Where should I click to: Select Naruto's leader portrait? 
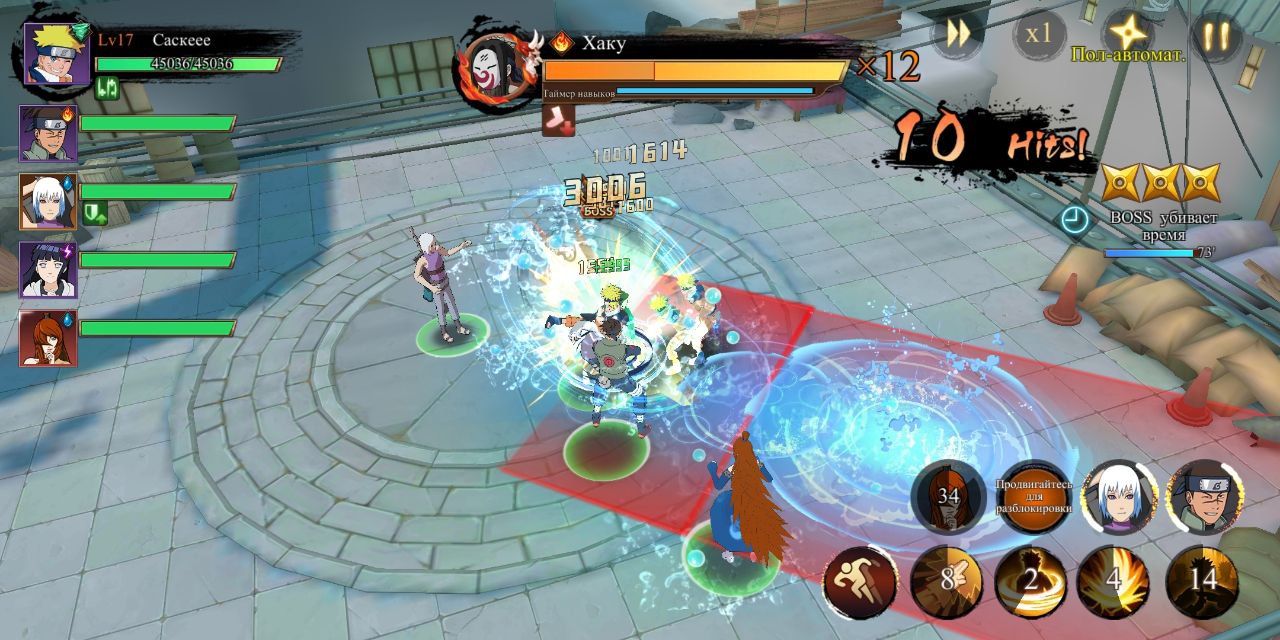coord(56,55)
